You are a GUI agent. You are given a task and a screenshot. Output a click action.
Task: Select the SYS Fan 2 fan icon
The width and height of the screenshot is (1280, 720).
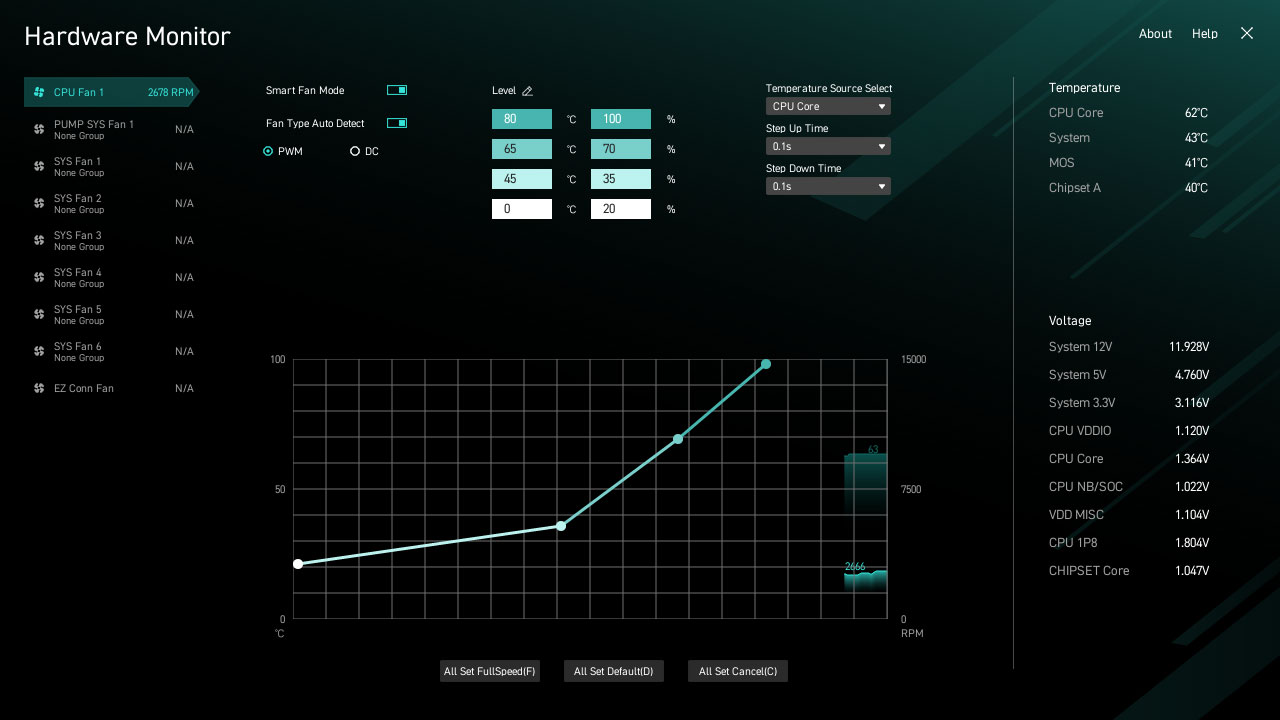coord(37,202)
